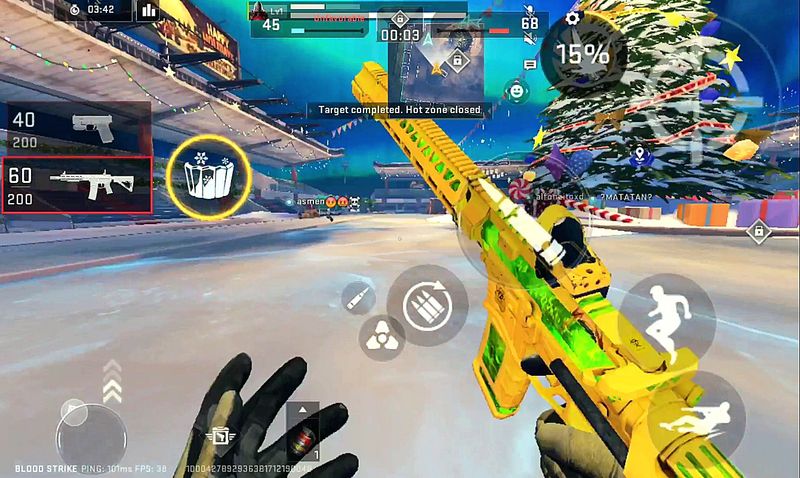The height and width of the screenshot is (478, 800).
Task: Open the smiley emote menu
Action: 516,91
